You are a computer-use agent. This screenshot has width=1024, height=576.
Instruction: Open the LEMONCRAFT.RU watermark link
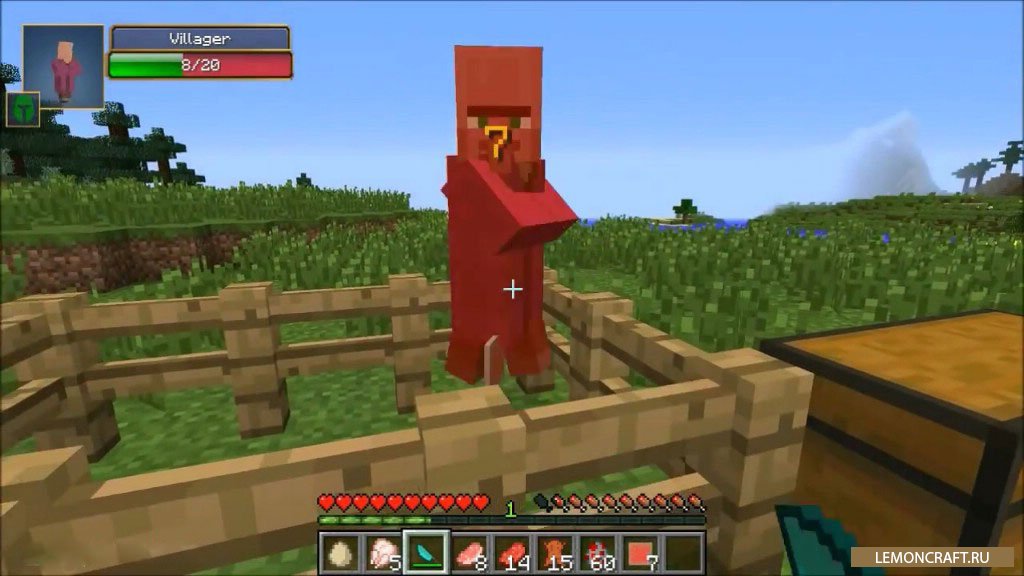[x=935, y=556]
